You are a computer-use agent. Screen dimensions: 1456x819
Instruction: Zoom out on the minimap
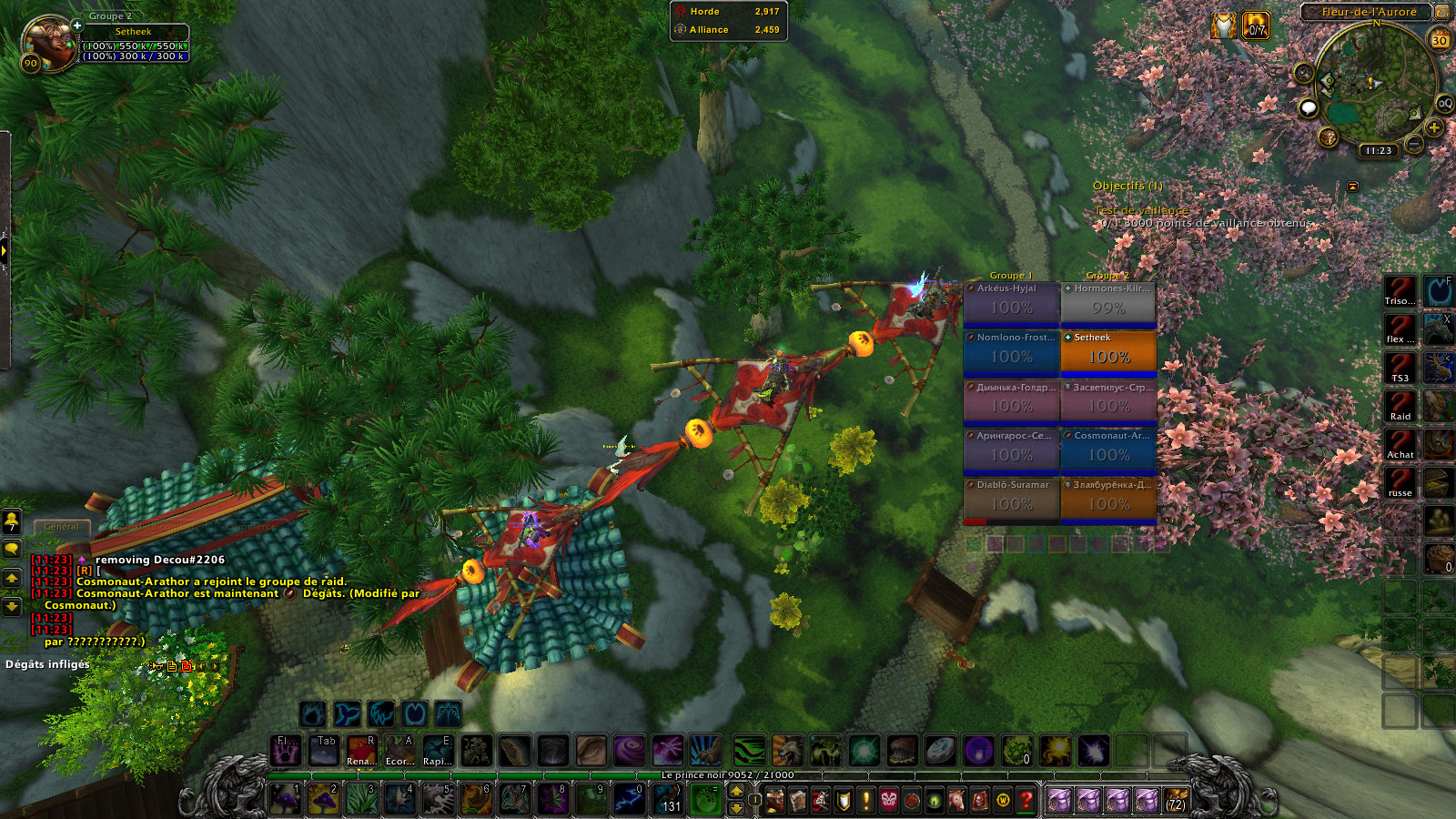[x=1413, y=144]
